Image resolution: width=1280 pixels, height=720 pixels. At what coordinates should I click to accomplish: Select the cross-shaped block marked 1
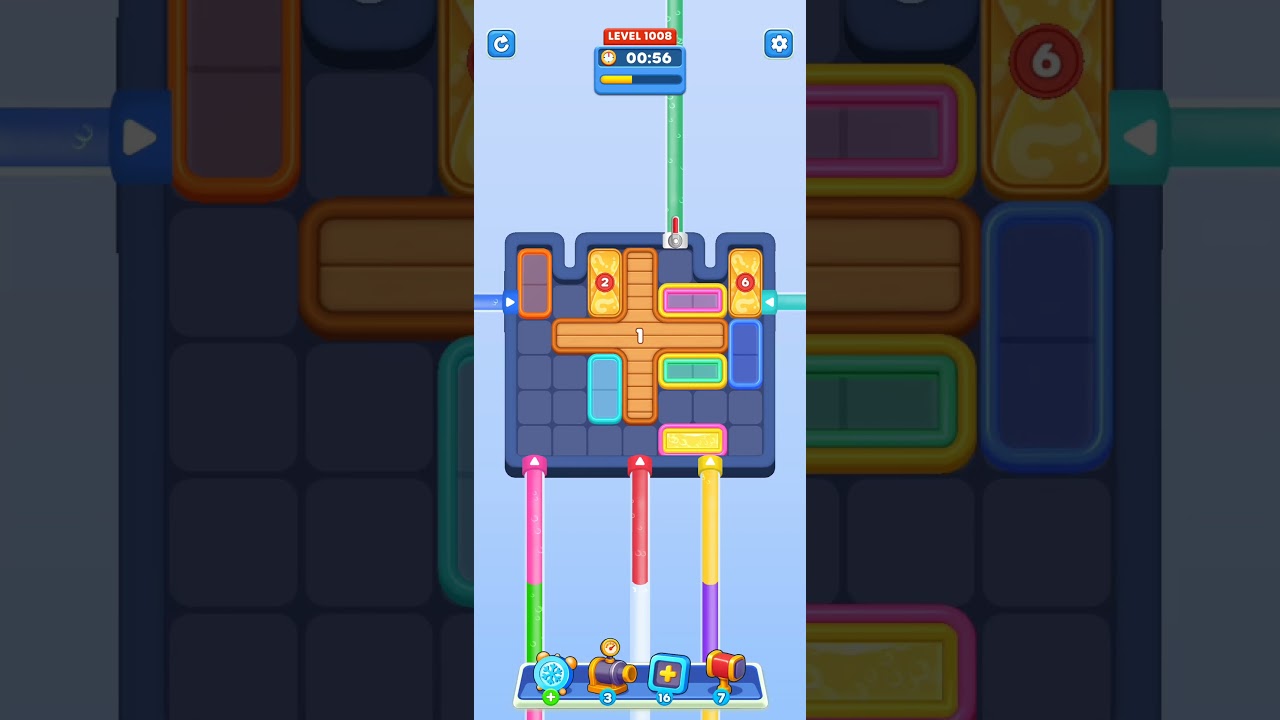coord(640,336)
